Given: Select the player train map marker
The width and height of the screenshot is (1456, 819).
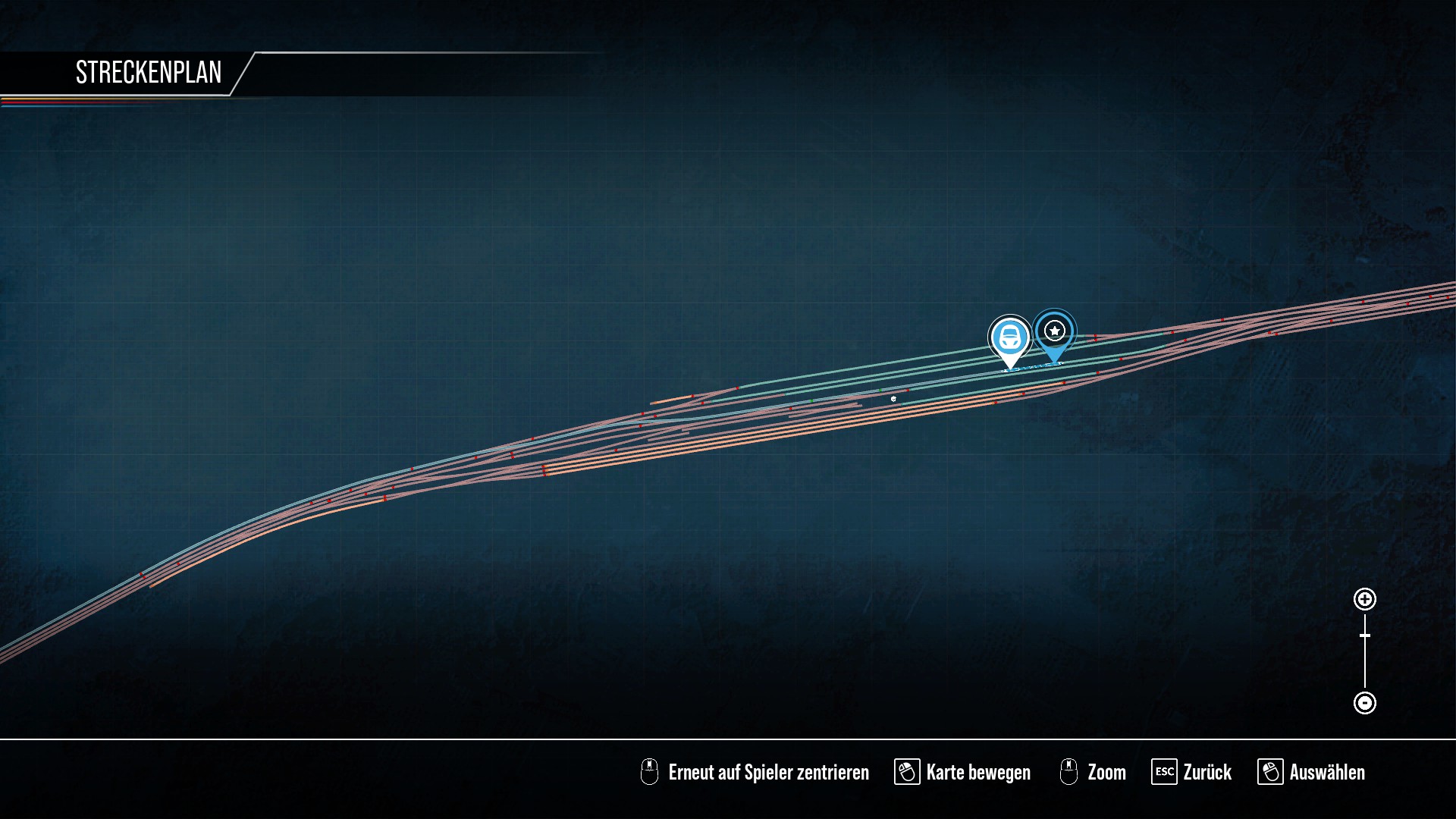Looking at the screenshot, I should tap(1009, 337).
